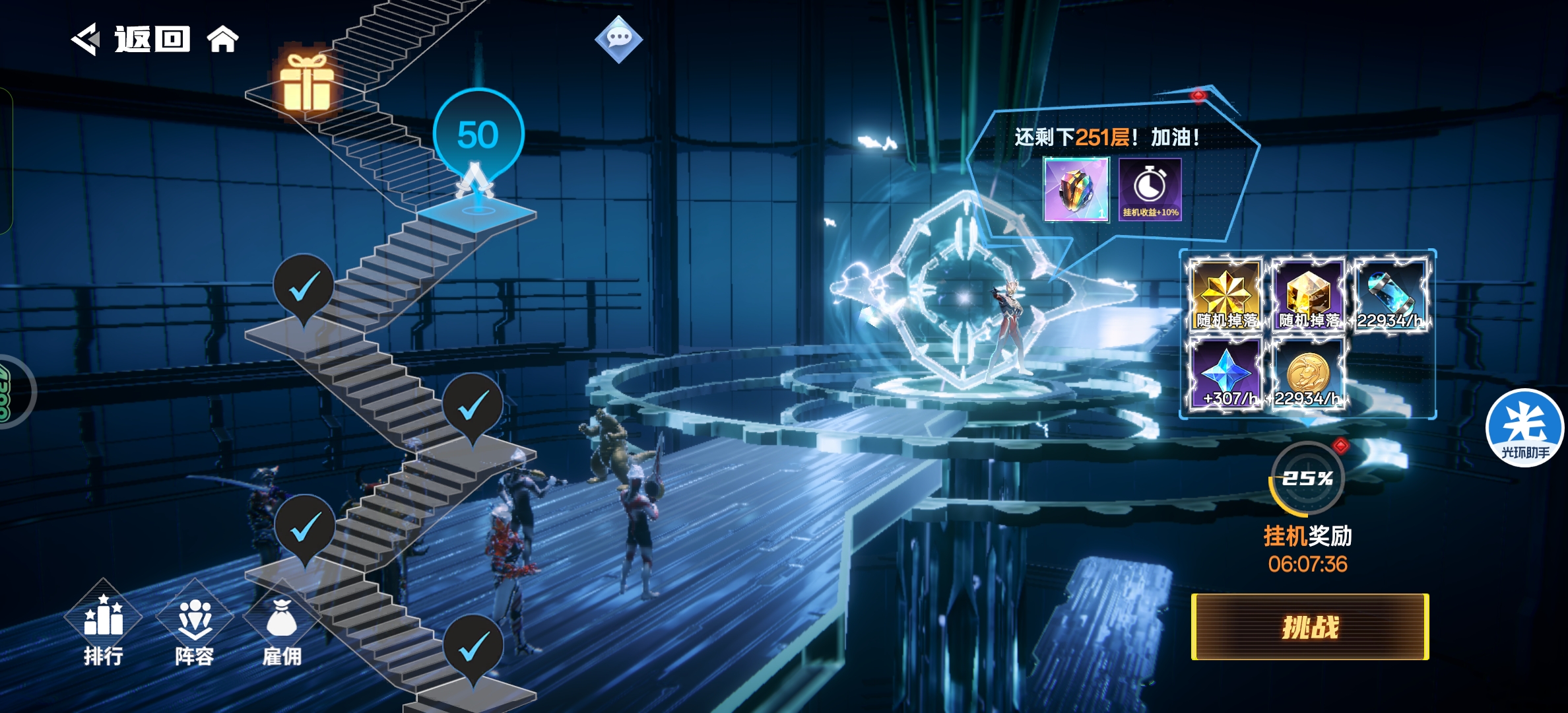Screen dimensions: 1568x713
Task: Open the 雇佣 hire menu
Action: click(x=282, y=627)
